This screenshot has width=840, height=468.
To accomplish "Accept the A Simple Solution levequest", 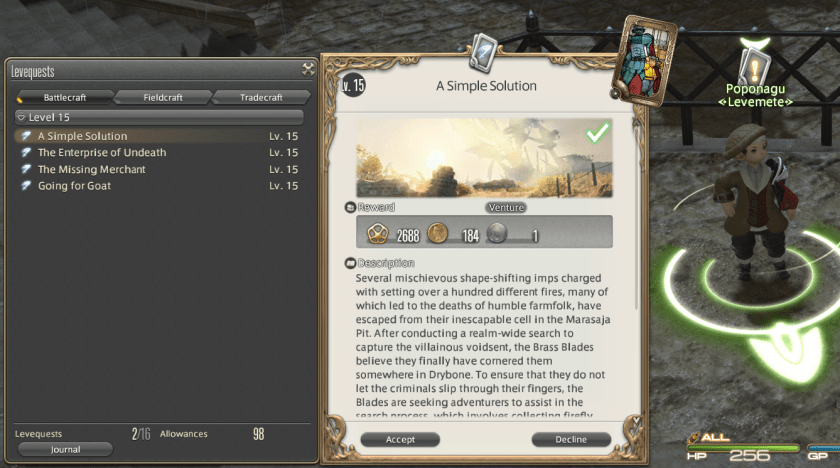I will pos(400,439).
